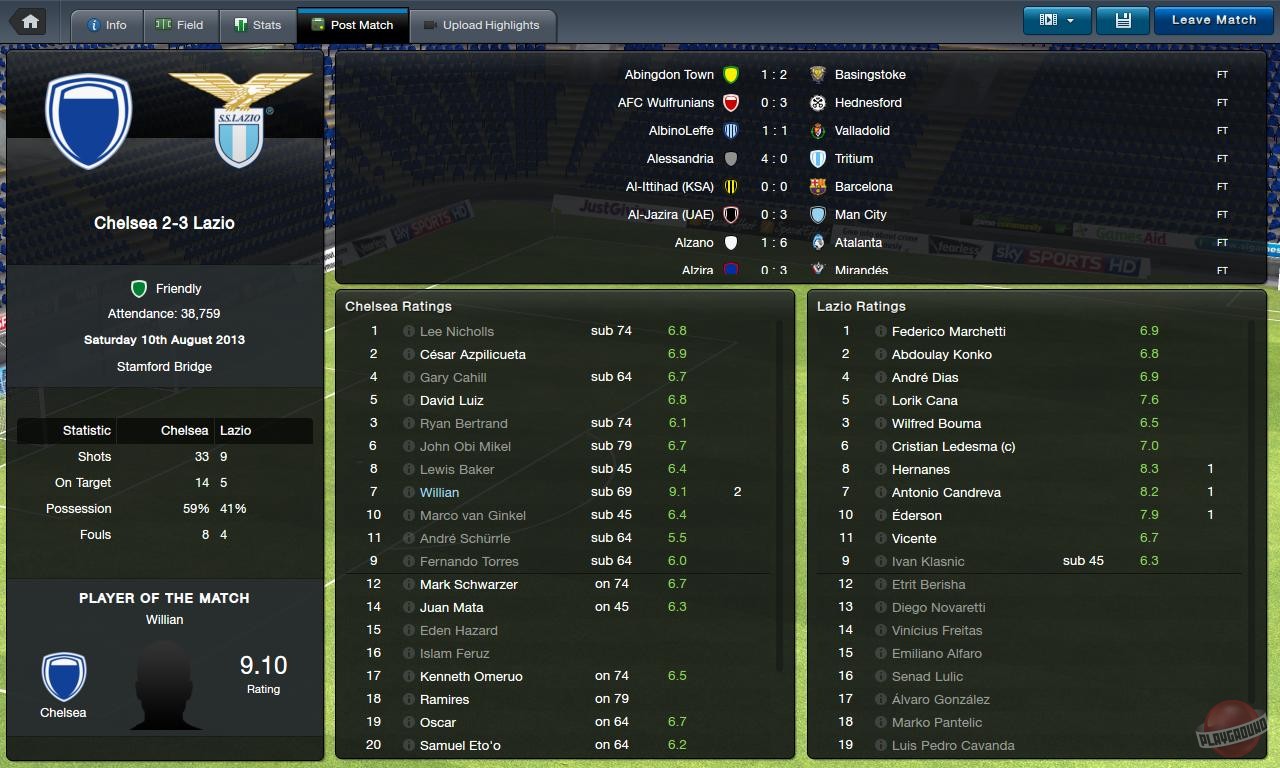This screenshot has height=768, width=1280.
Task: Open the Field tab
Action: (181, 25)
